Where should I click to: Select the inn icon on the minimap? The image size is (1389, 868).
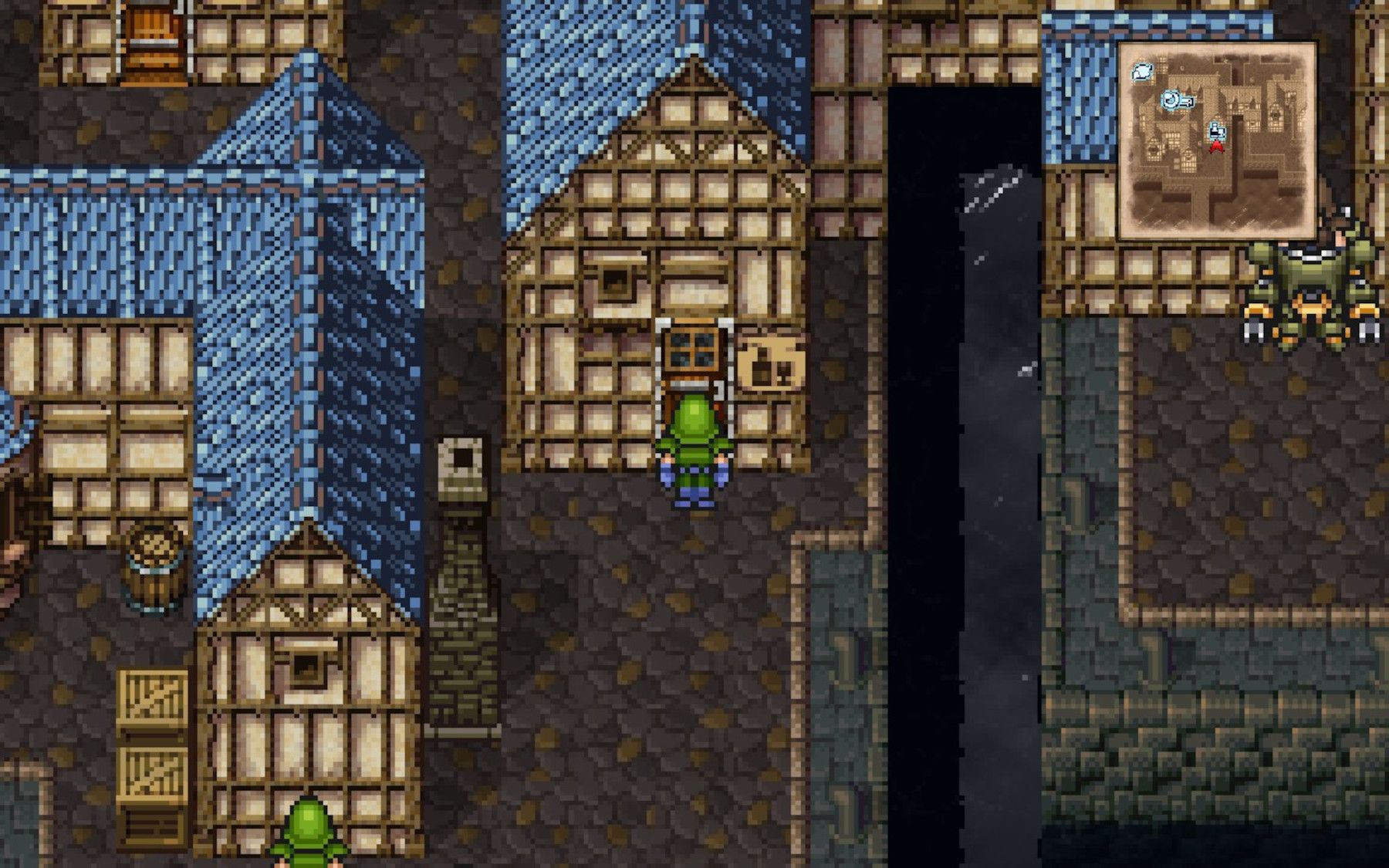point(1143,76)
